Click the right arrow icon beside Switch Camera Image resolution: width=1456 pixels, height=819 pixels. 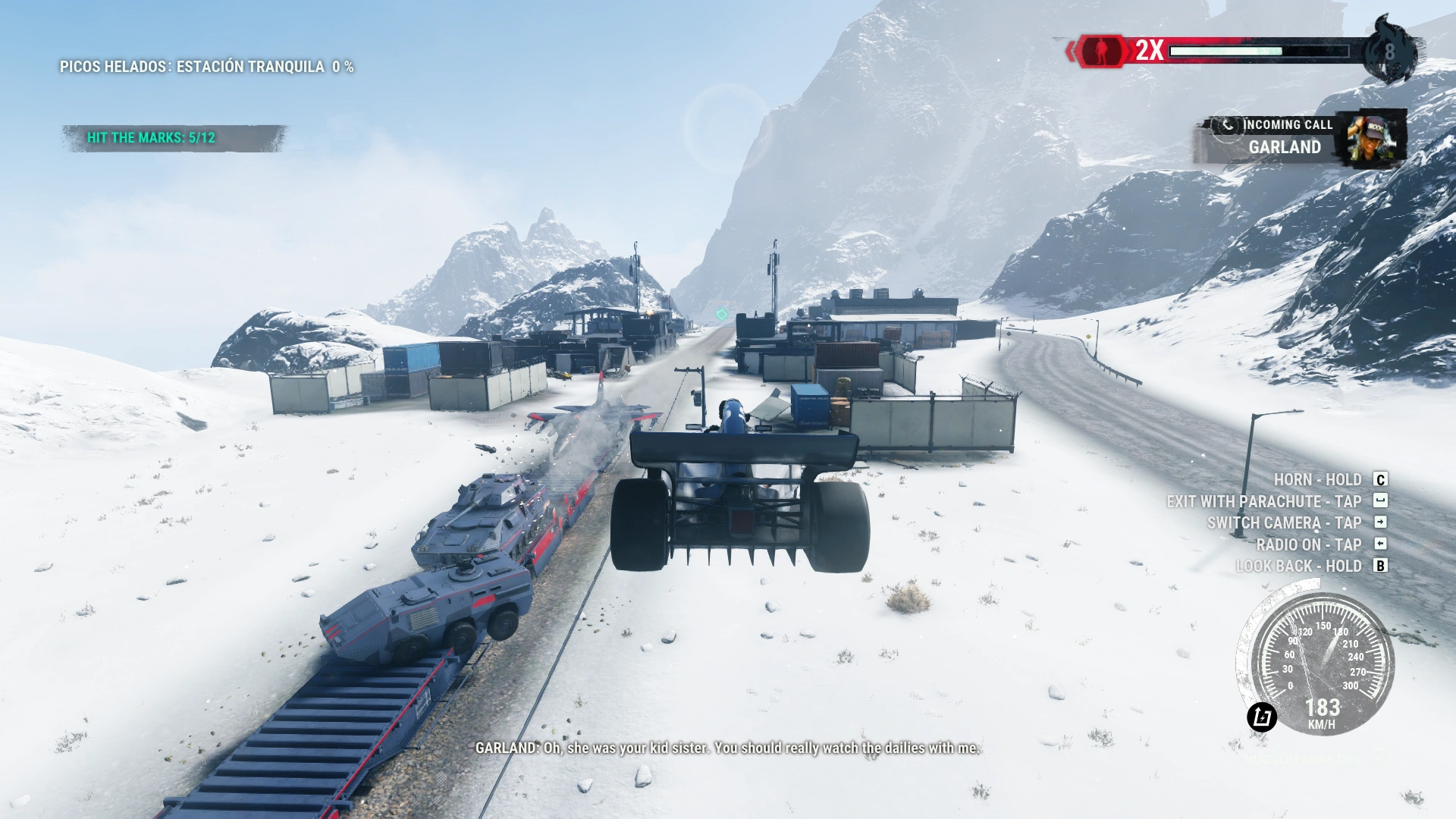[1380, 522]
